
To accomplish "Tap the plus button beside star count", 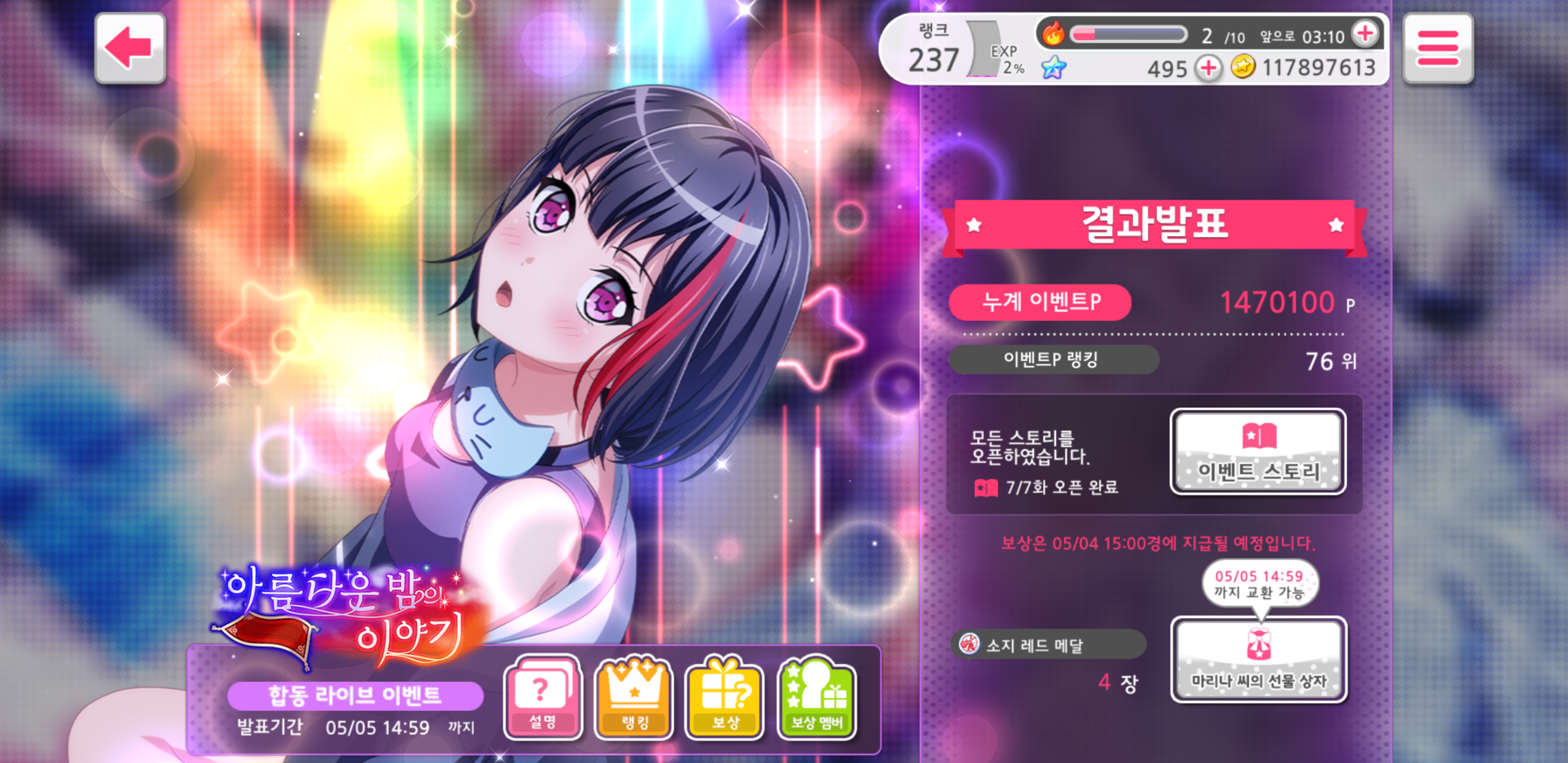I will [1209, 68].
